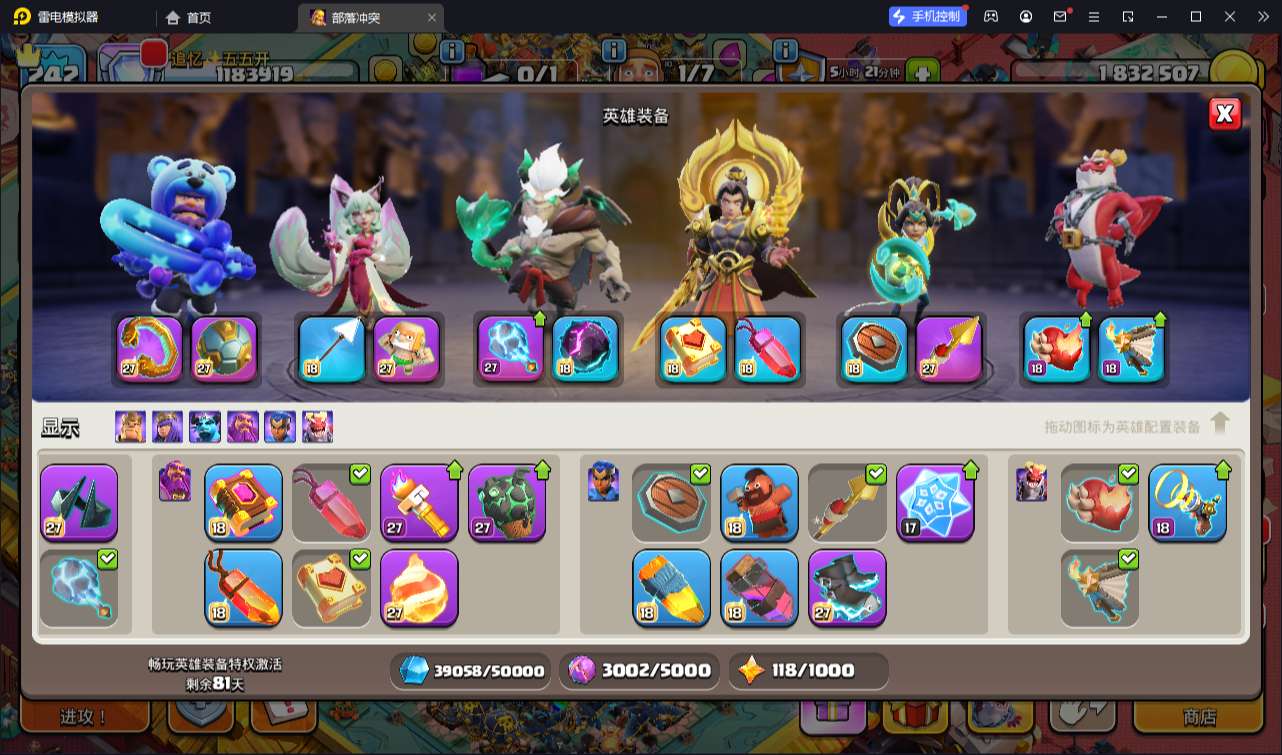This screenshot has width=1282, height=755.
Task: Choose the blue tome with pink gem
Action: click(x=244, y=502)
